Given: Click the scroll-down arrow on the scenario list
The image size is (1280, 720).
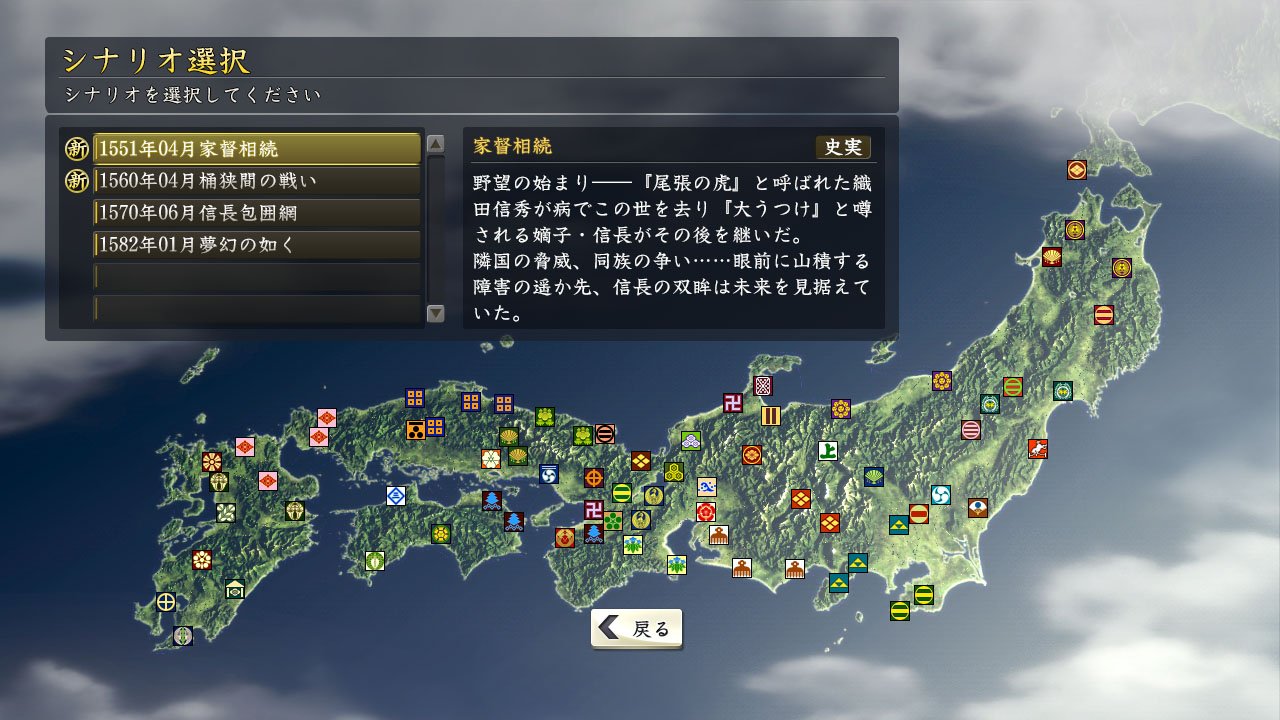Looking at the screenshot, I should click(437, 315).
